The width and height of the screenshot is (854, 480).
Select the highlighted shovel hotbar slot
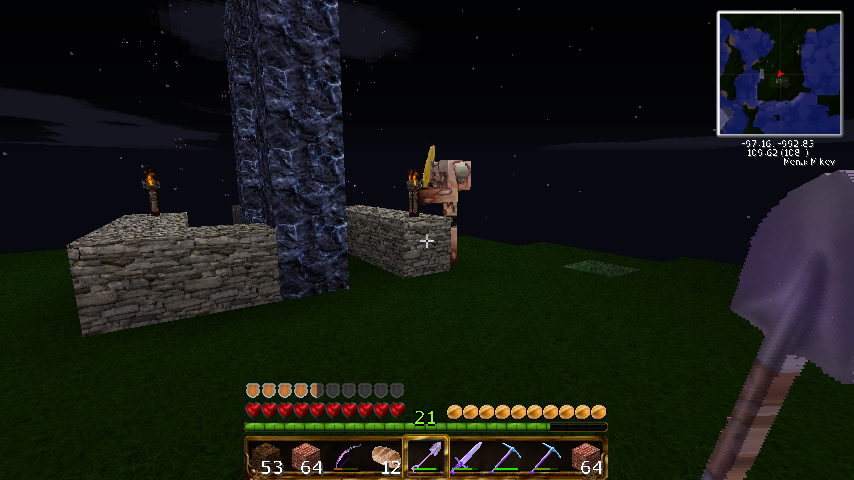coord(426,458)
